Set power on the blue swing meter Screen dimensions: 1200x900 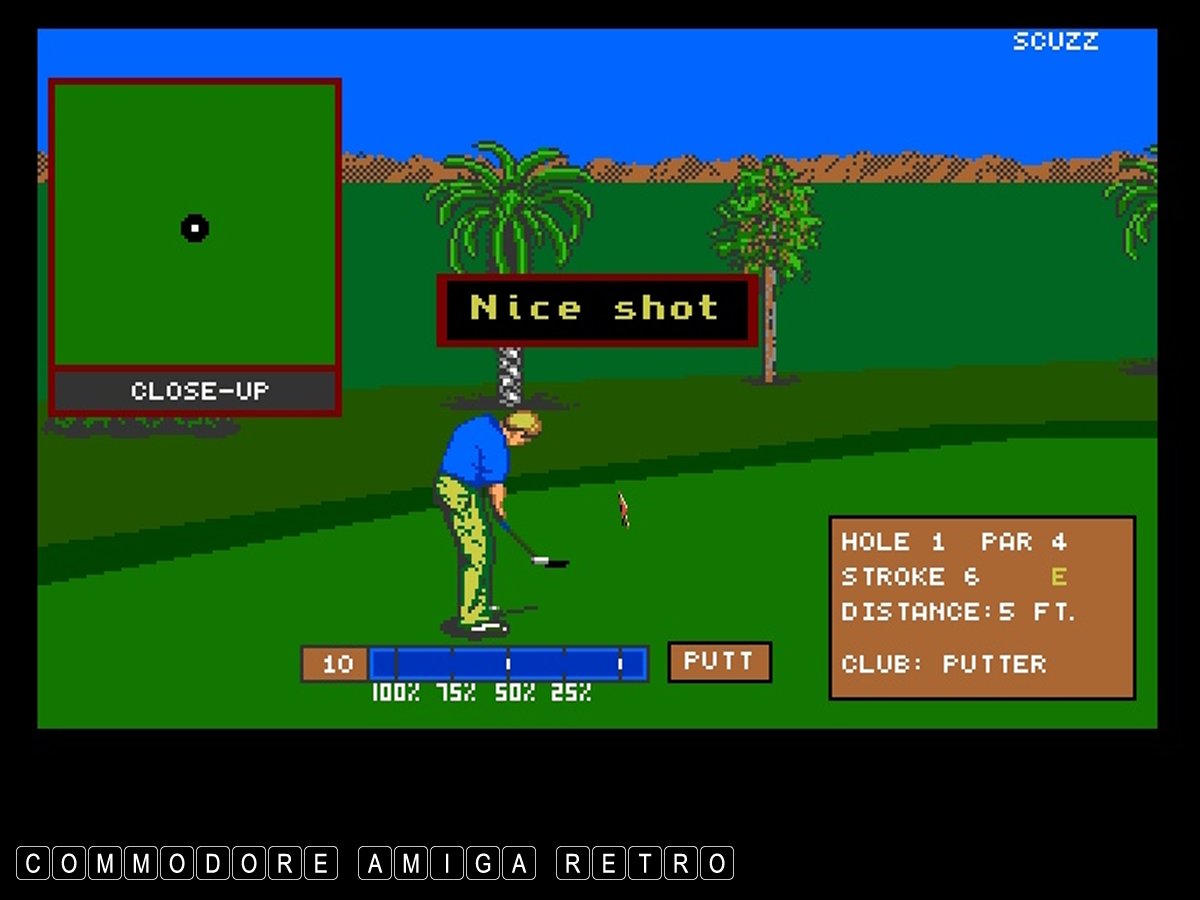(x=508, y=664)
